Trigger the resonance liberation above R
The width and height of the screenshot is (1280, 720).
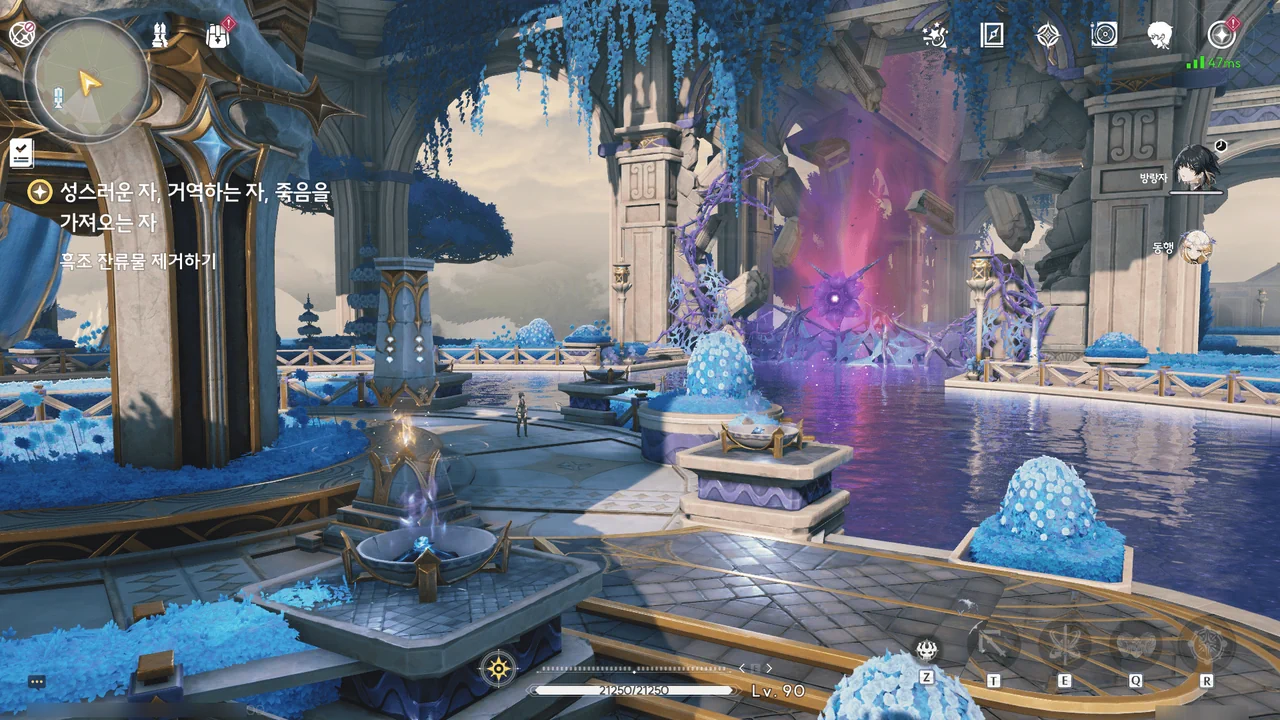coord(1206,645)
